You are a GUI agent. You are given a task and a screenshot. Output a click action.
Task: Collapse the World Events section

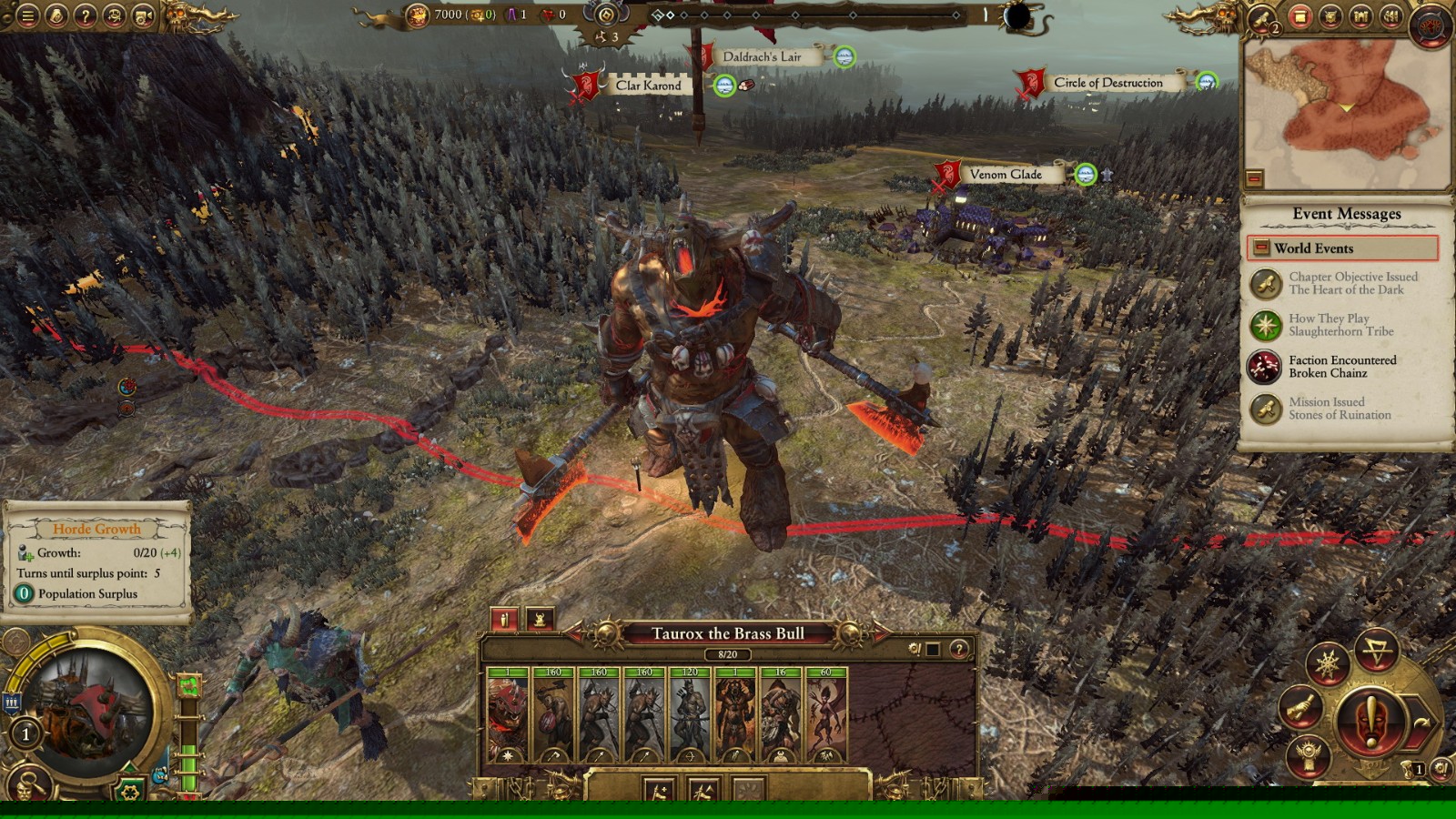pyautogui.click(x=1261, y=248)
